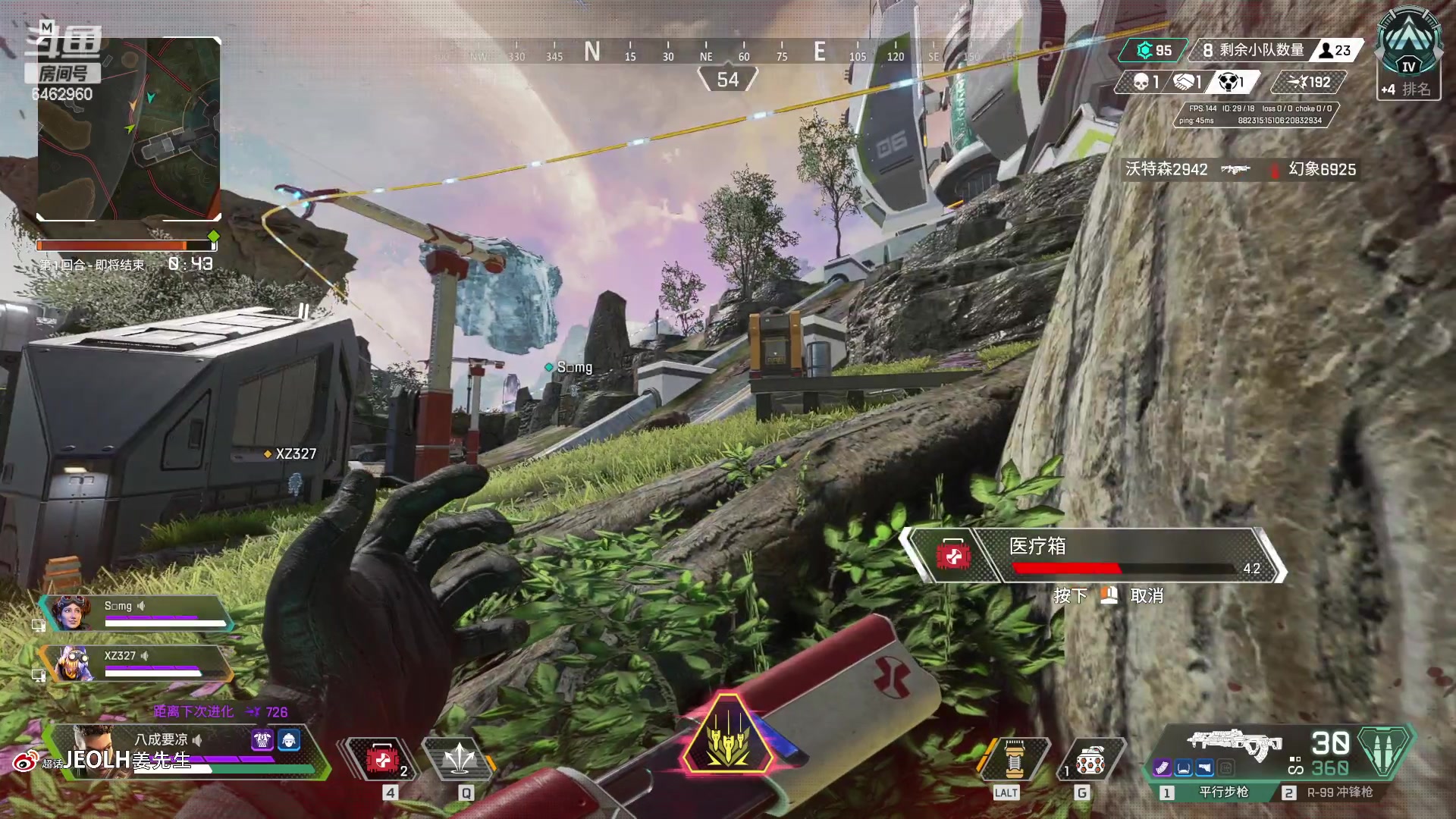Viewport: 1456px width, 819px height.
Task: Open the minimap in the corner
Action: (129, 129)
